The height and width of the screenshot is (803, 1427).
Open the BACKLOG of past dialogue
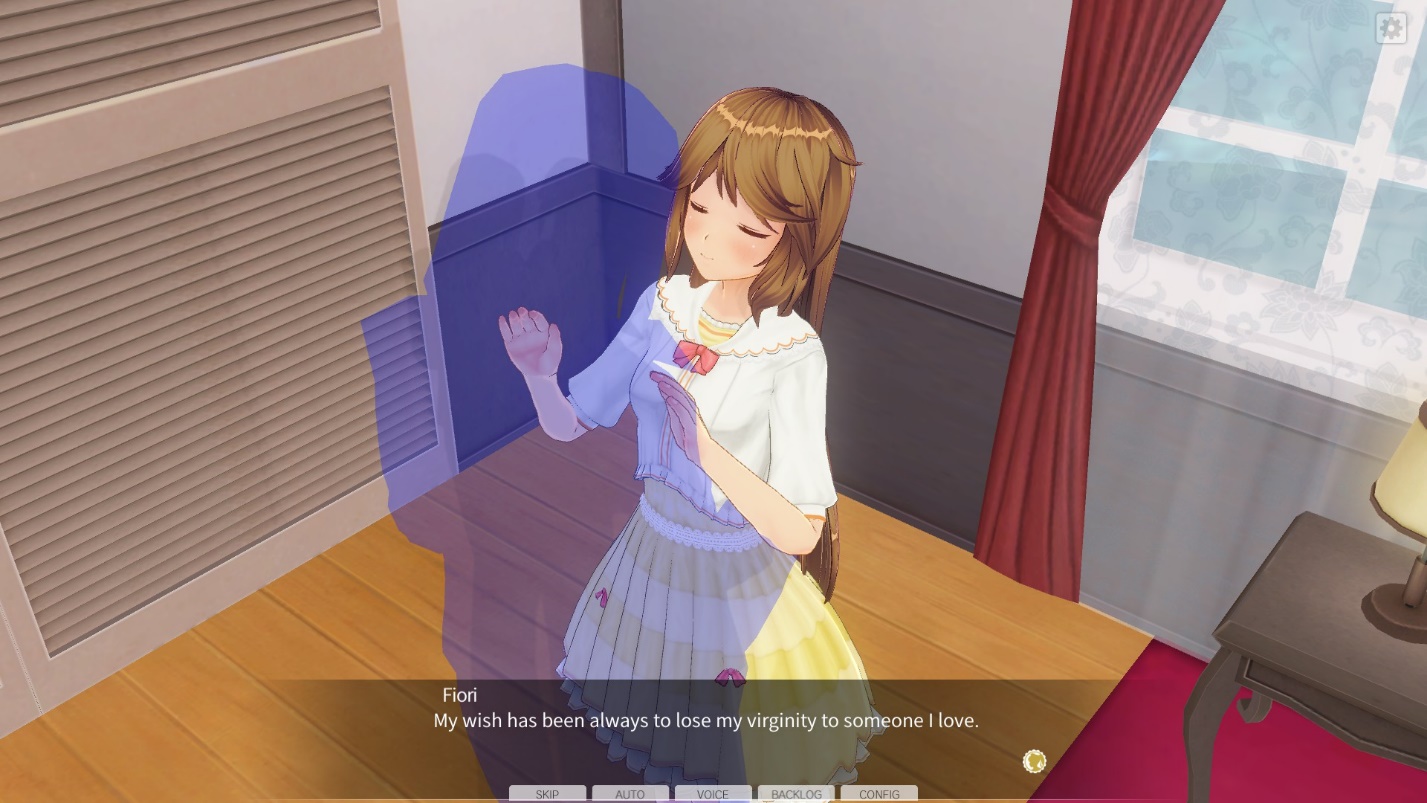pyautogui.click(x=796, y=794)
